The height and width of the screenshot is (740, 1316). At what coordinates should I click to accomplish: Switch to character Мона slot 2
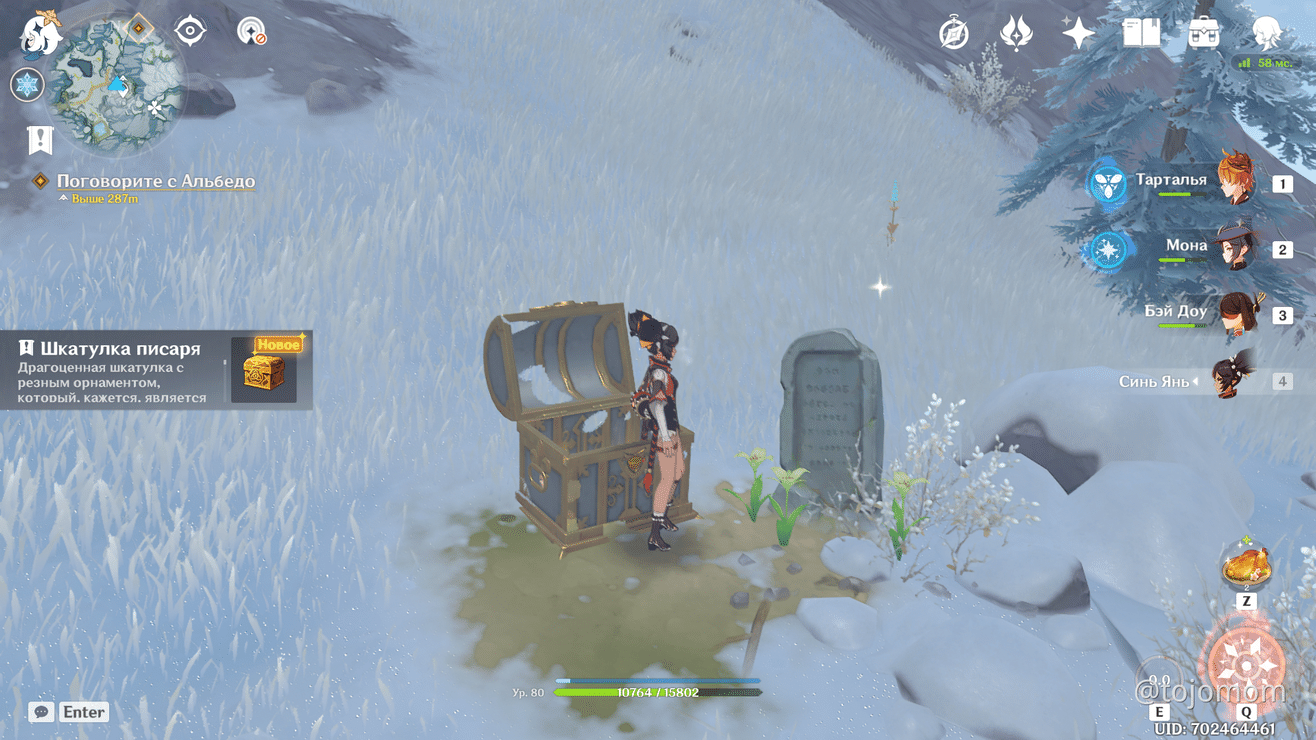(1235, 246)
